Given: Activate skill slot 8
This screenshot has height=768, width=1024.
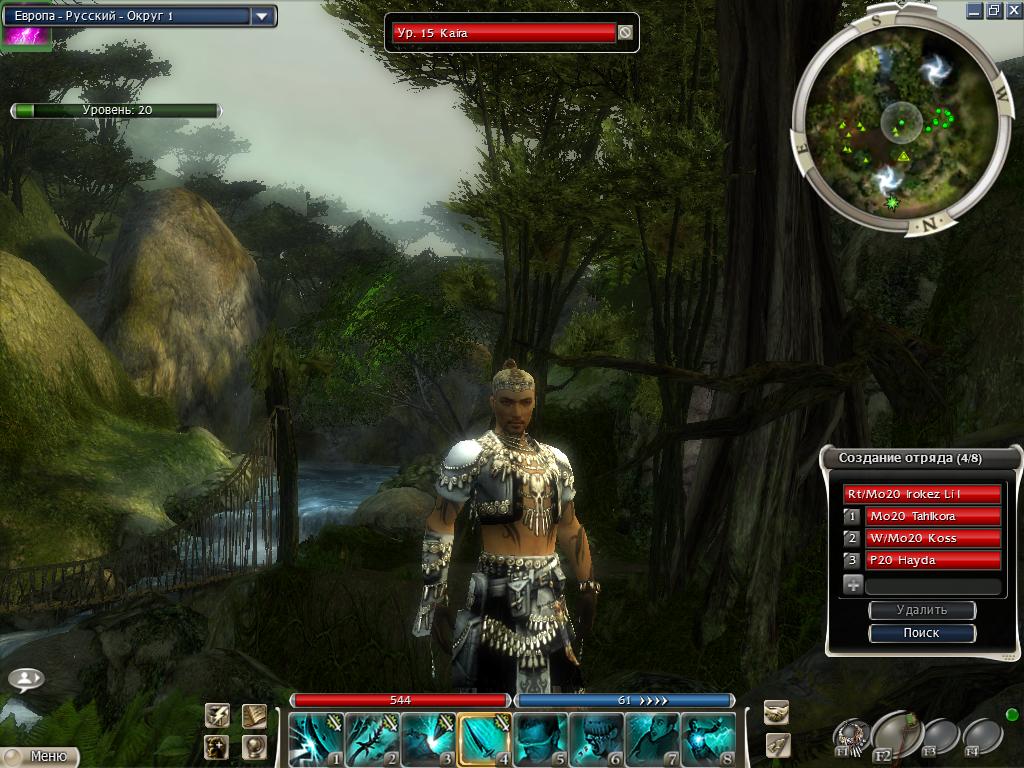Looking at the screenshot, I should point(709,740).
